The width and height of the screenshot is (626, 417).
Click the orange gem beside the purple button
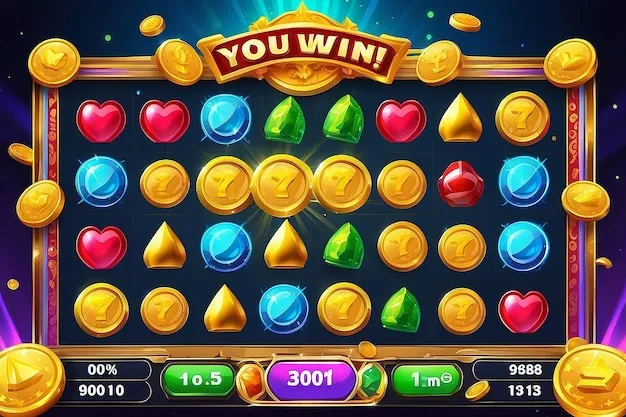253,380
